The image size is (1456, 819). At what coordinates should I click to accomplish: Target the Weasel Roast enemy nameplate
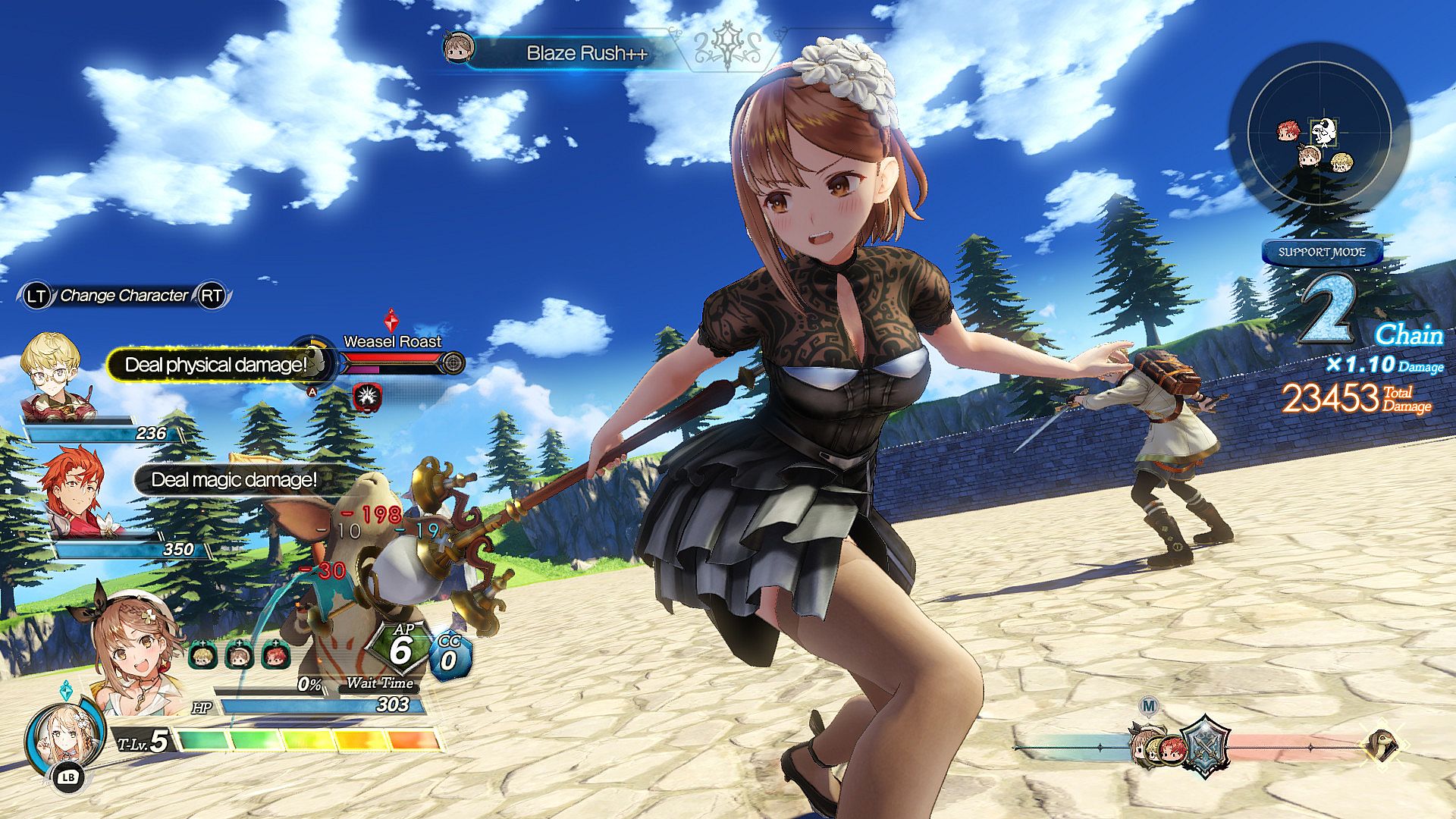(392, 341)
